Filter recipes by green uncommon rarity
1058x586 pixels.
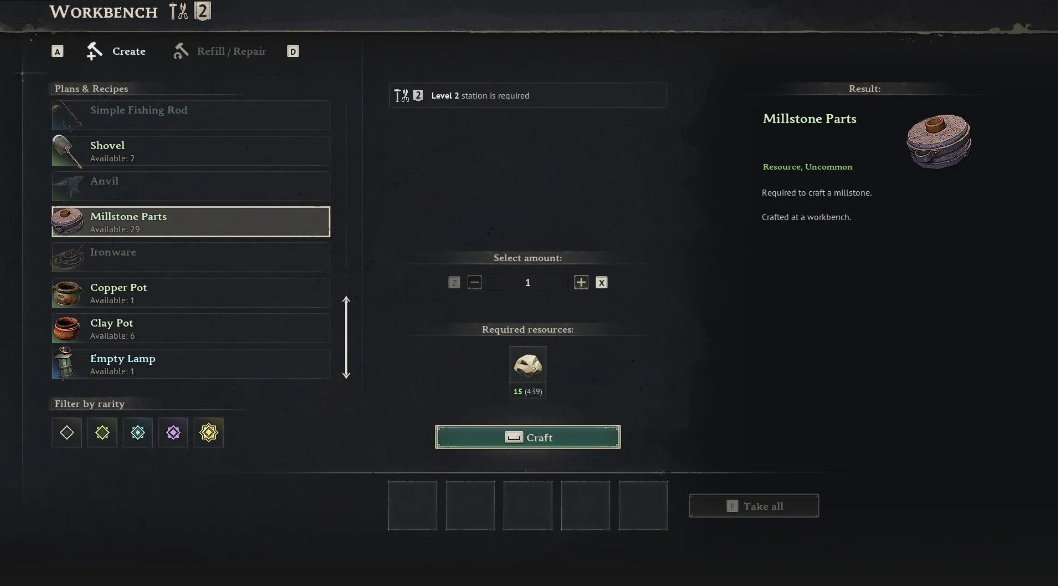102,433
